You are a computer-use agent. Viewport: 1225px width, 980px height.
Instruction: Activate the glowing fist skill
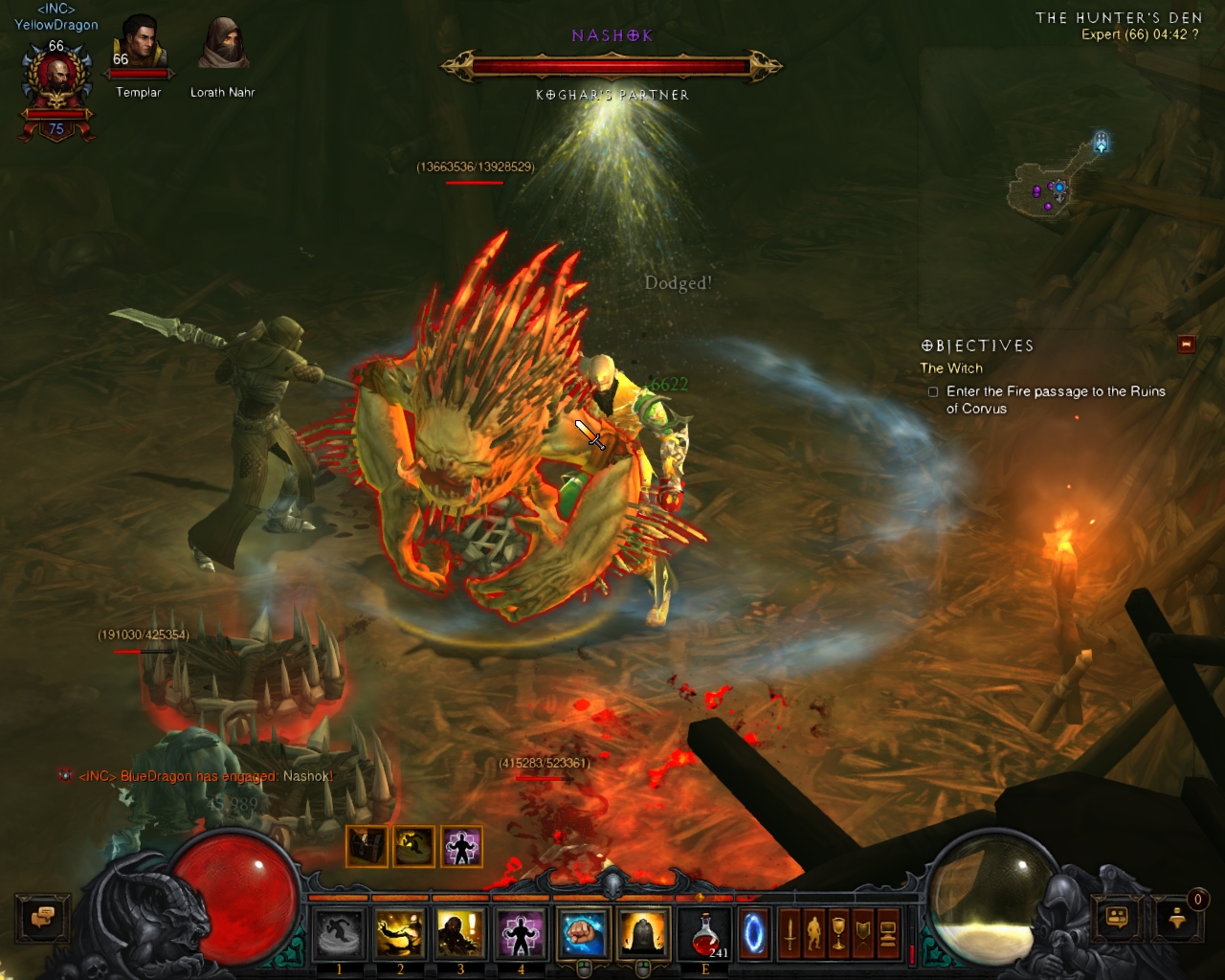(582, 933)
